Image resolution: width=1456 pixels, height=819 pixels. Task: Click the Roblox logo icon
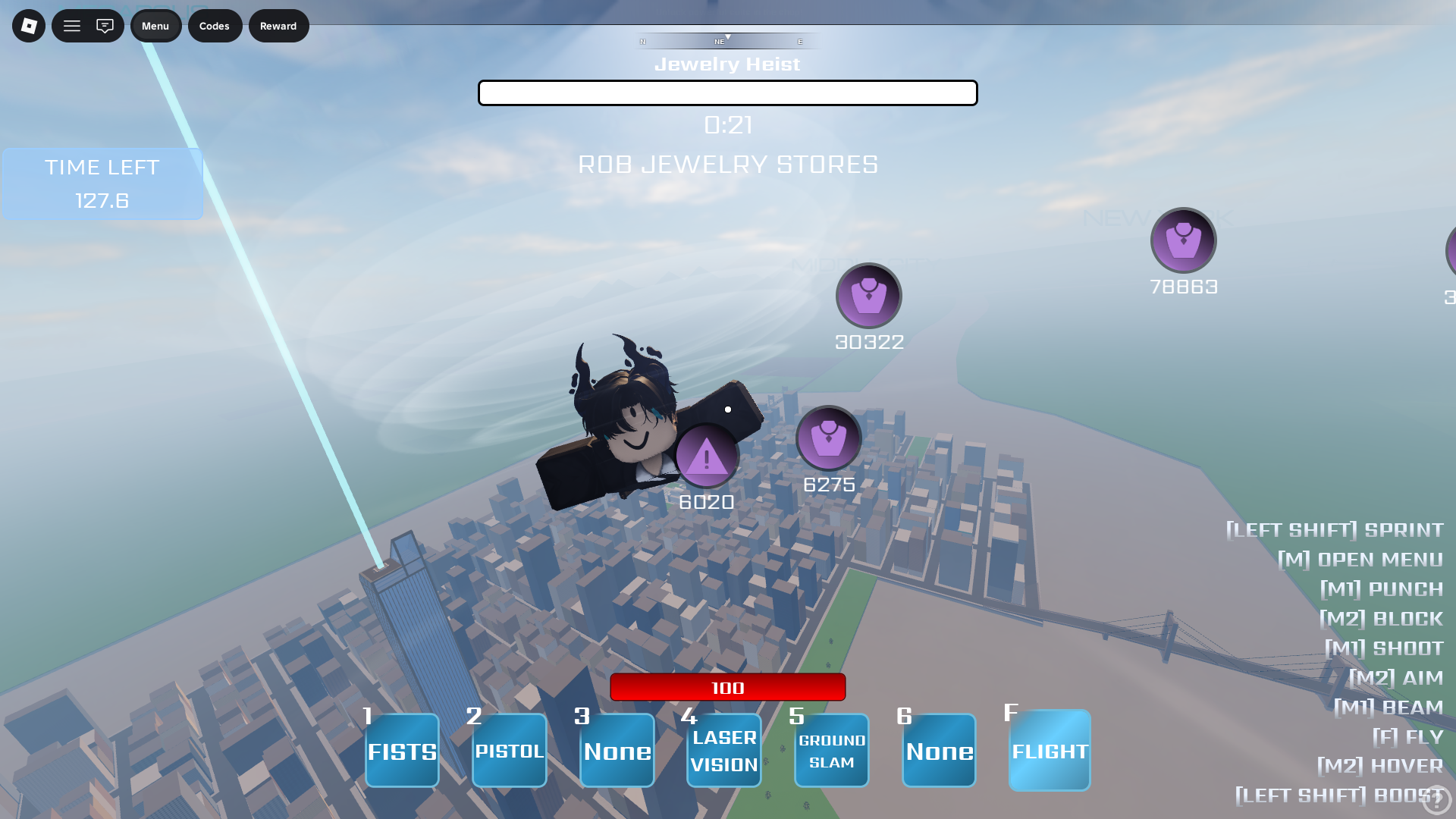[x=28, y=25]
